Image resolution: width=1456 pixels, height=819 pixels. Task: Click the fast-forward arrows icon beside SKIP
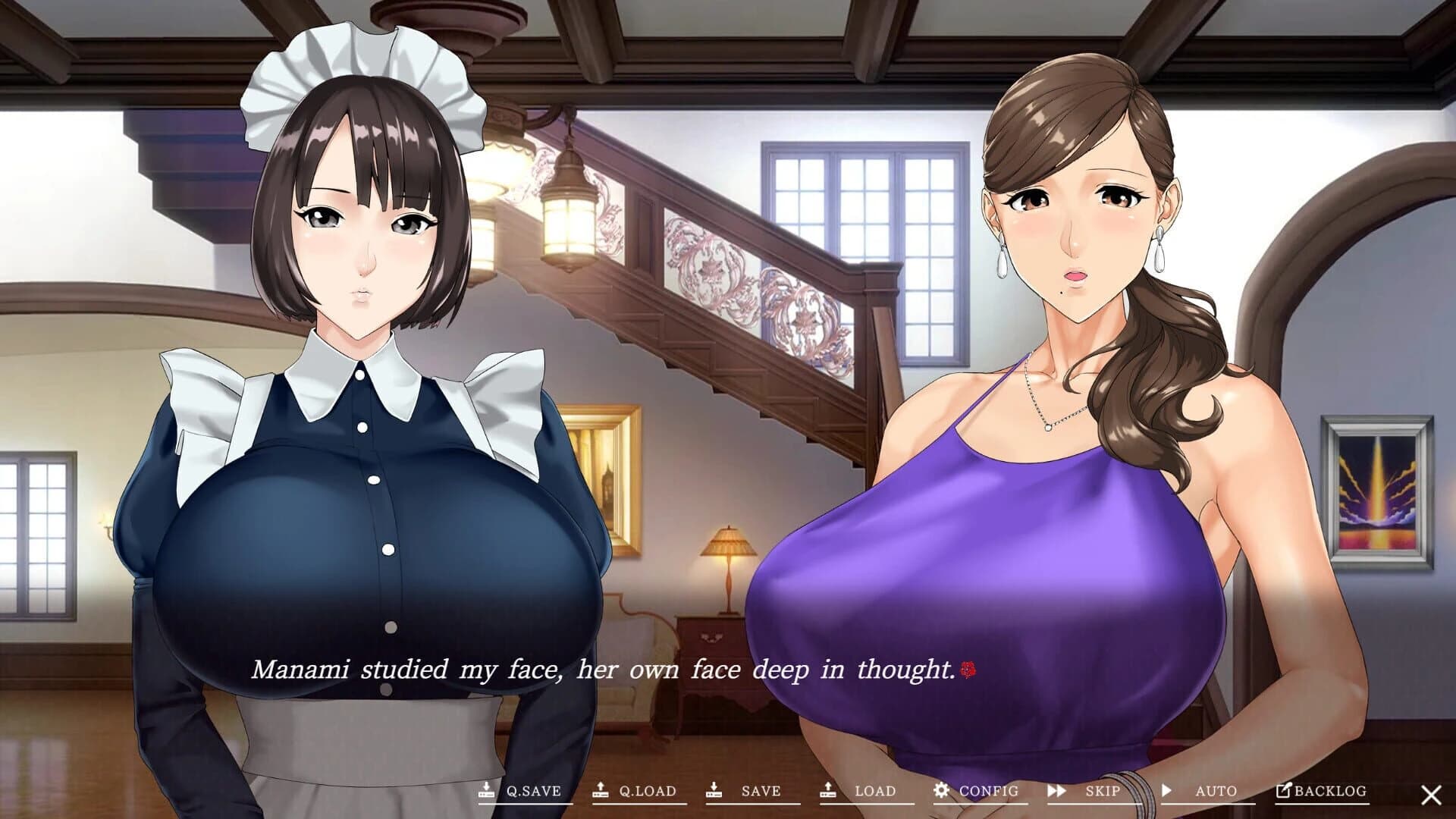point(1056,790)
